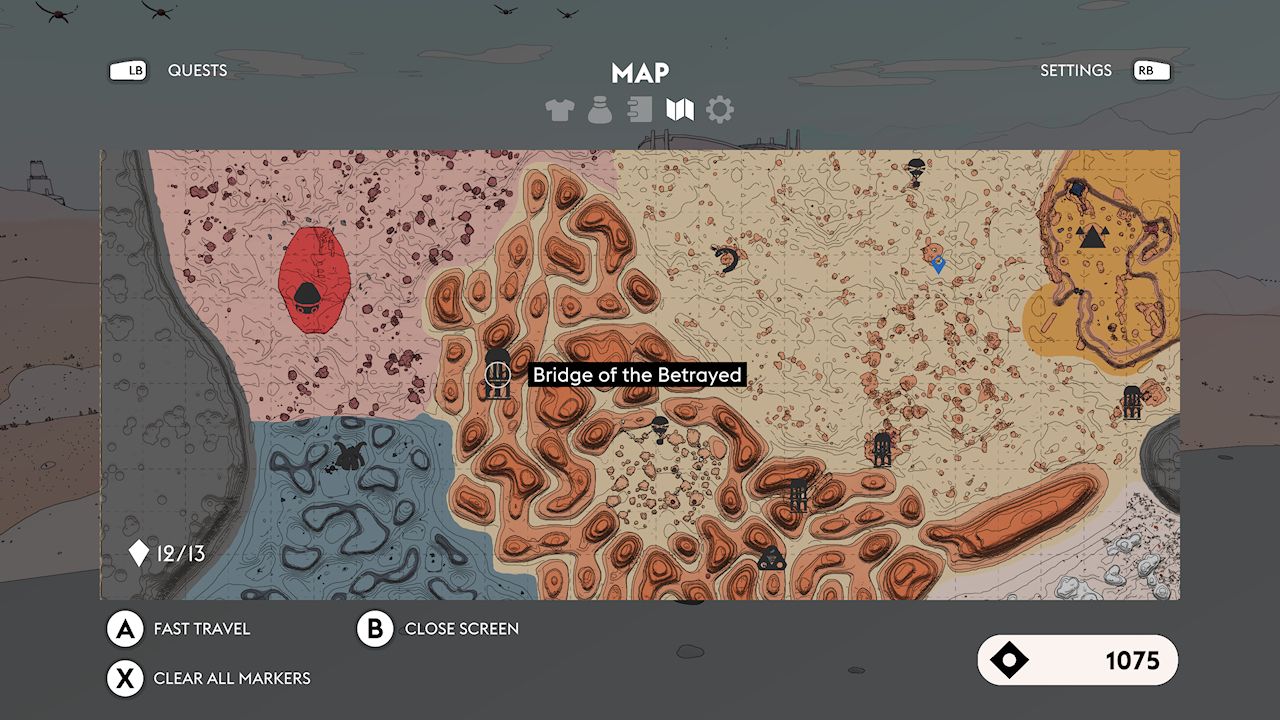Select the horned creature marker in blue region
The image size is (1280, 720).
coord(348,456)
